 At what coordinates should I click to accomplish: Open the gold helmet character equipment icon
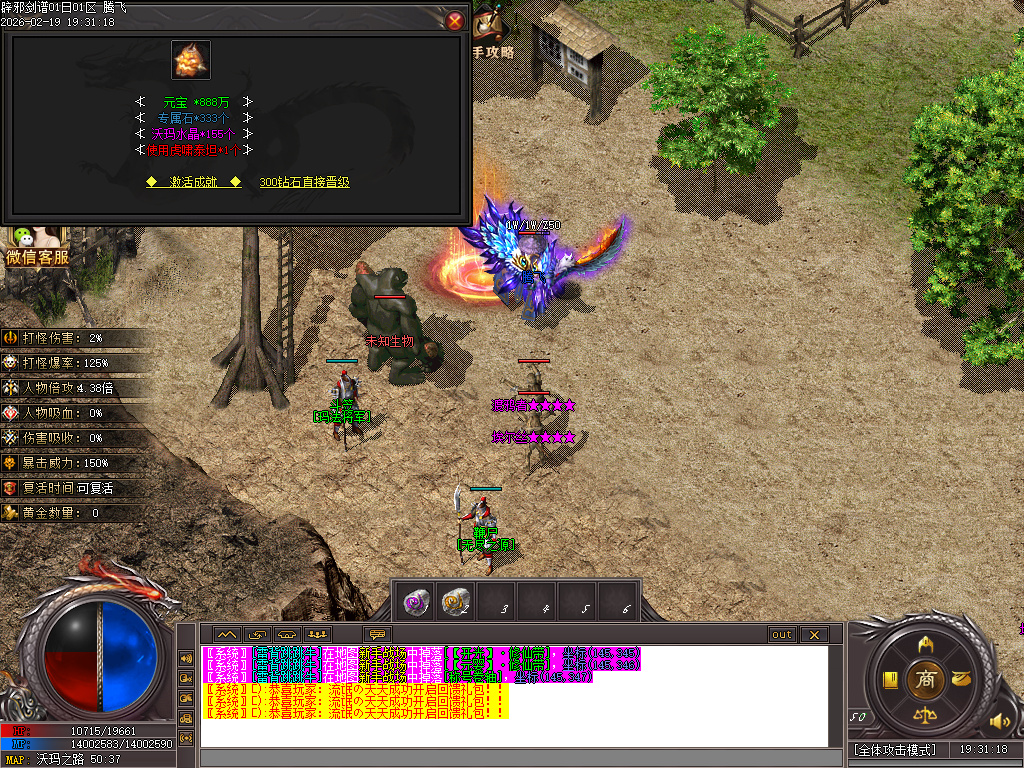point(925,644)
